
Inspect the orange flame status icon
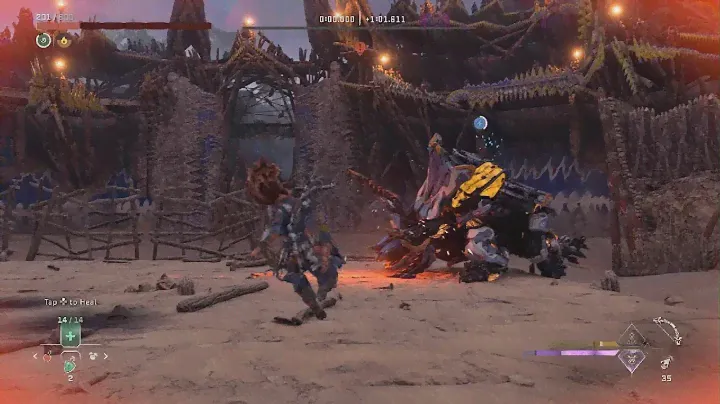coord(64,41)
